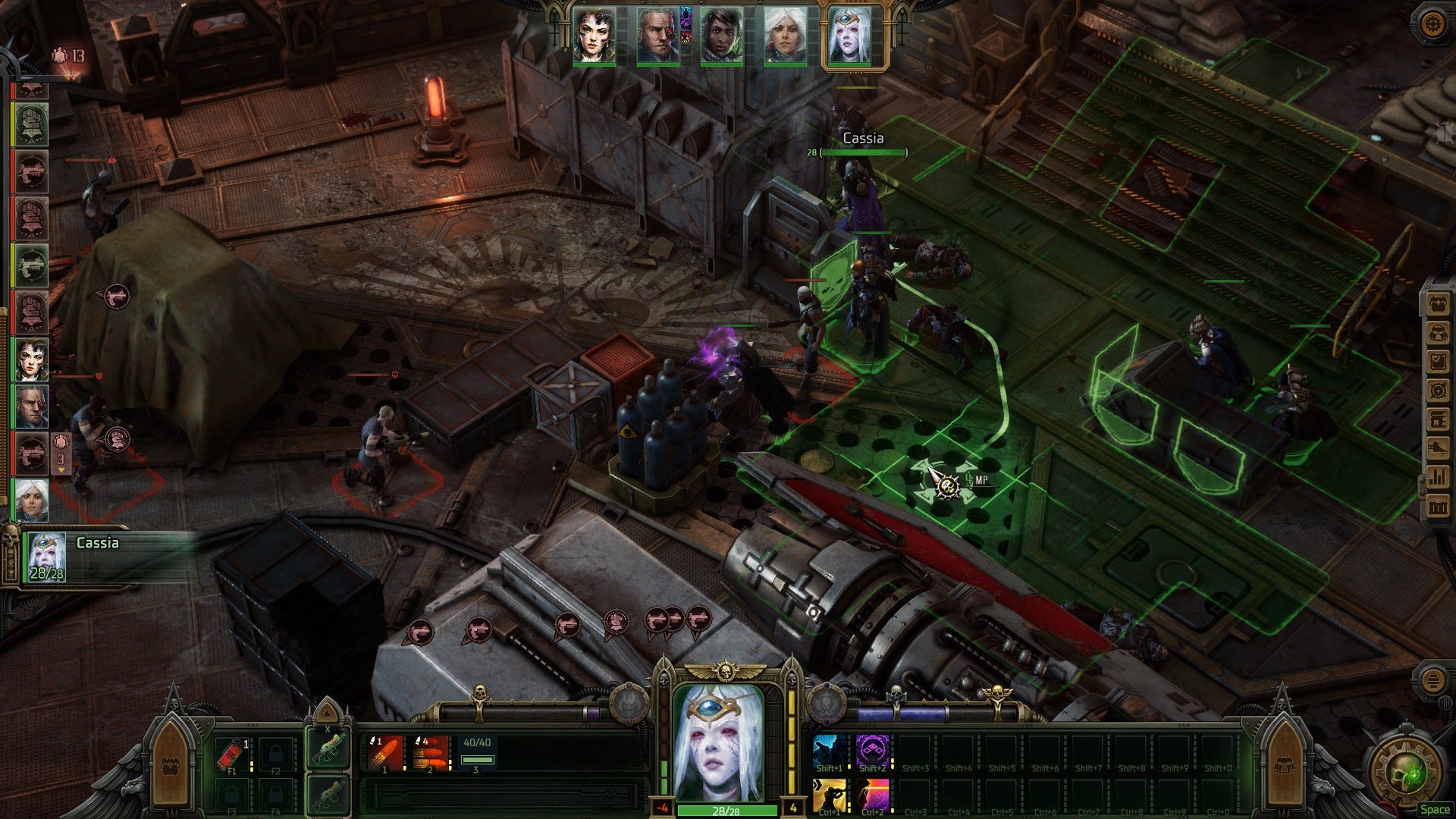
Task: Switch to the second weapon set
Action: 328,794
